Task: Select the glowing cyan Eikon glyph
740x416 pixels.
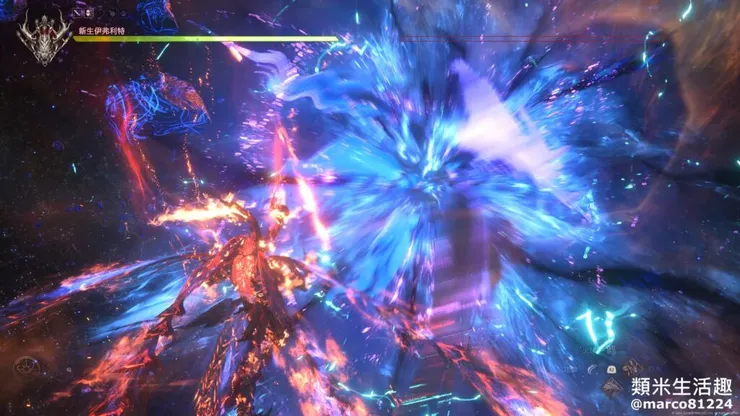Action: pyautogui.click(x=598, y=328)
